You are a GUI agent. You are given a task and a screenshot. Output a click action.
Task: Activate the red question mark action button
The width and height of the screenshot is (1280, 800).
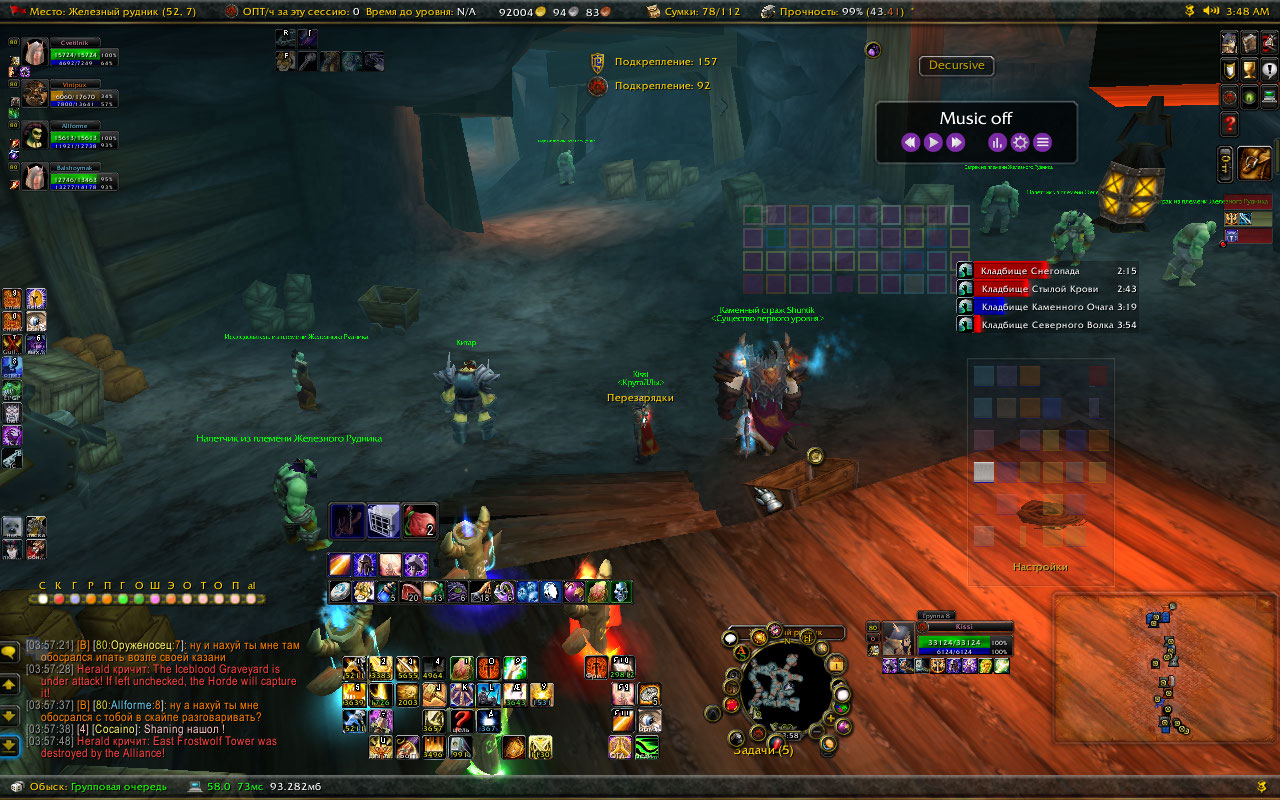coord(461,719)
